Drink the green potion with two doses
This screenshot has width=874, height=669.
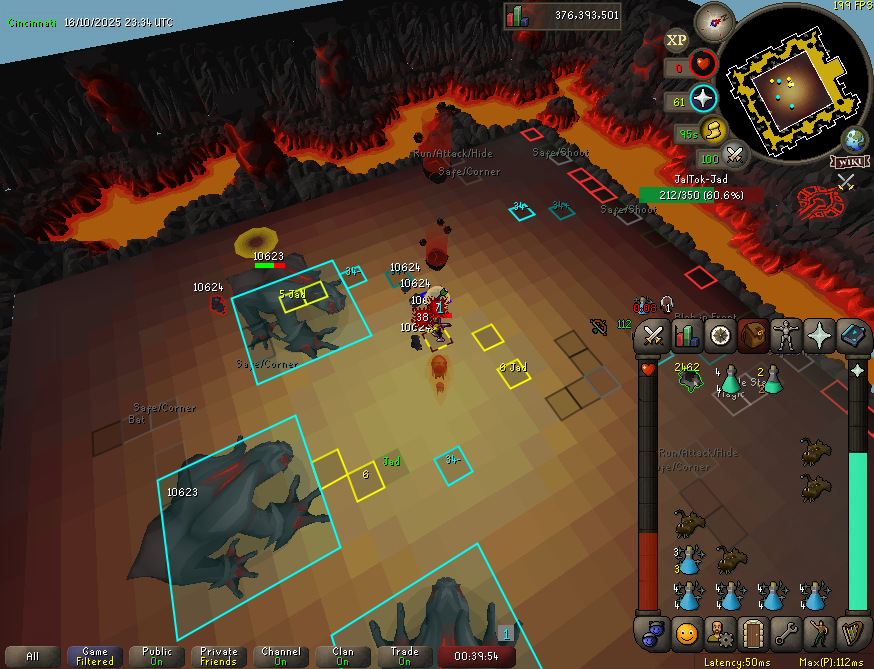(x=772, y=380)
